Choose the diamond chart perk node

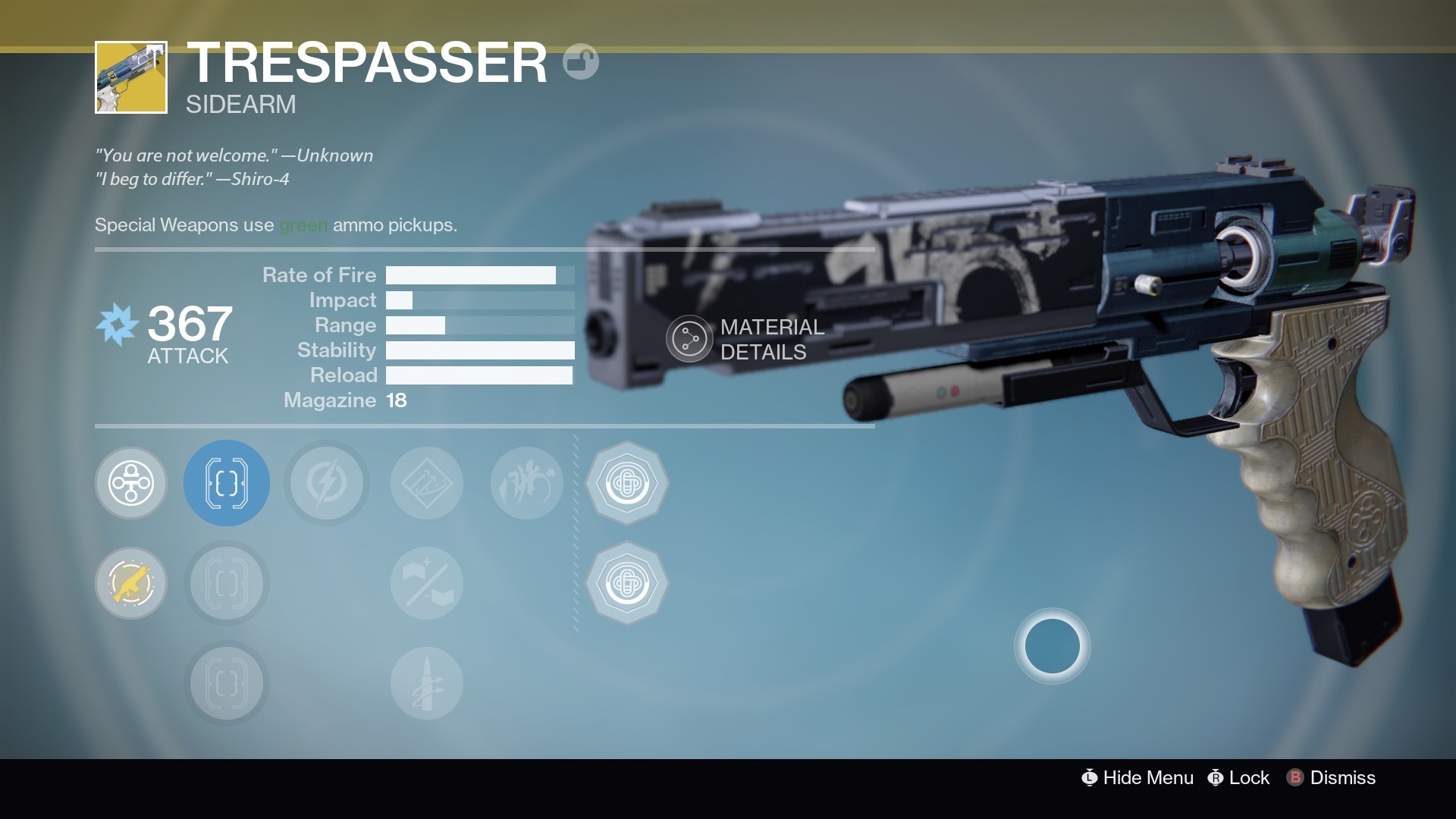[x=427, y=483]
